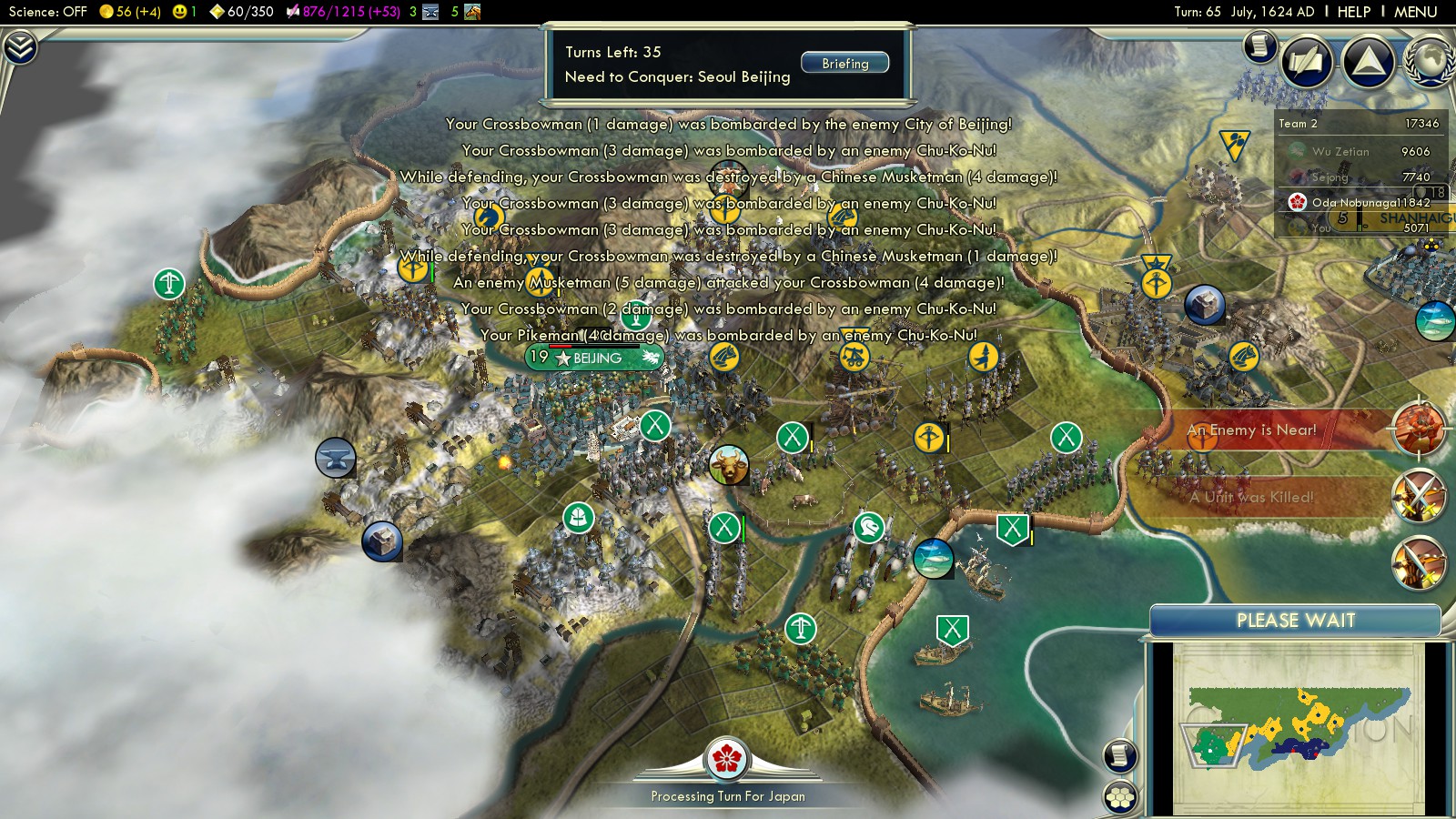The height and width of the screenshot is (819, 1456).
Task: Open the HELP screen
Action: pyautogui.click(x=1353, y=12)
